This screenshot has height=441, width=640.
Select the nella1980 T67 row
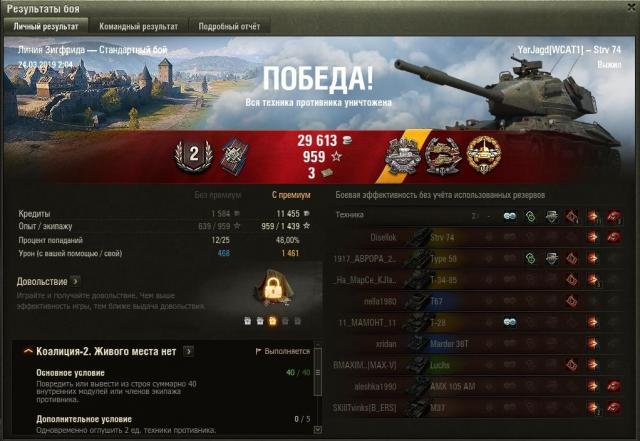click(478, 300)
